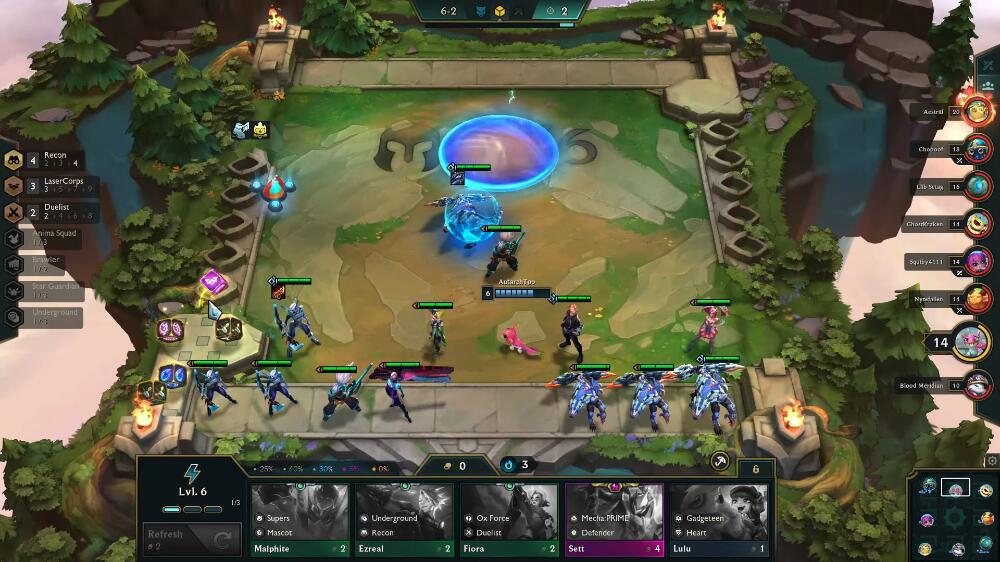This screenshot has height=562, width=1000.
Task: View Lib Sclug's board from scoreboard
Action: coord(979,187)
